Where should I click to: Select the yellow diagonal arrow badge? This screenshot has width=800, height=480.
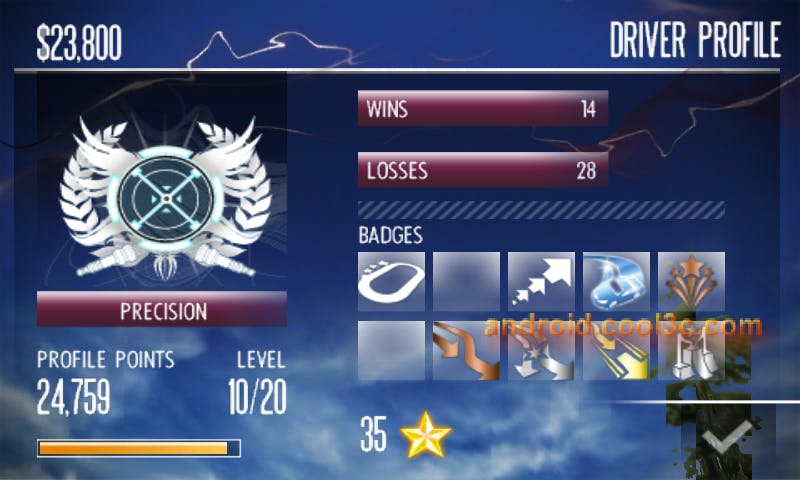coord(616,351)
